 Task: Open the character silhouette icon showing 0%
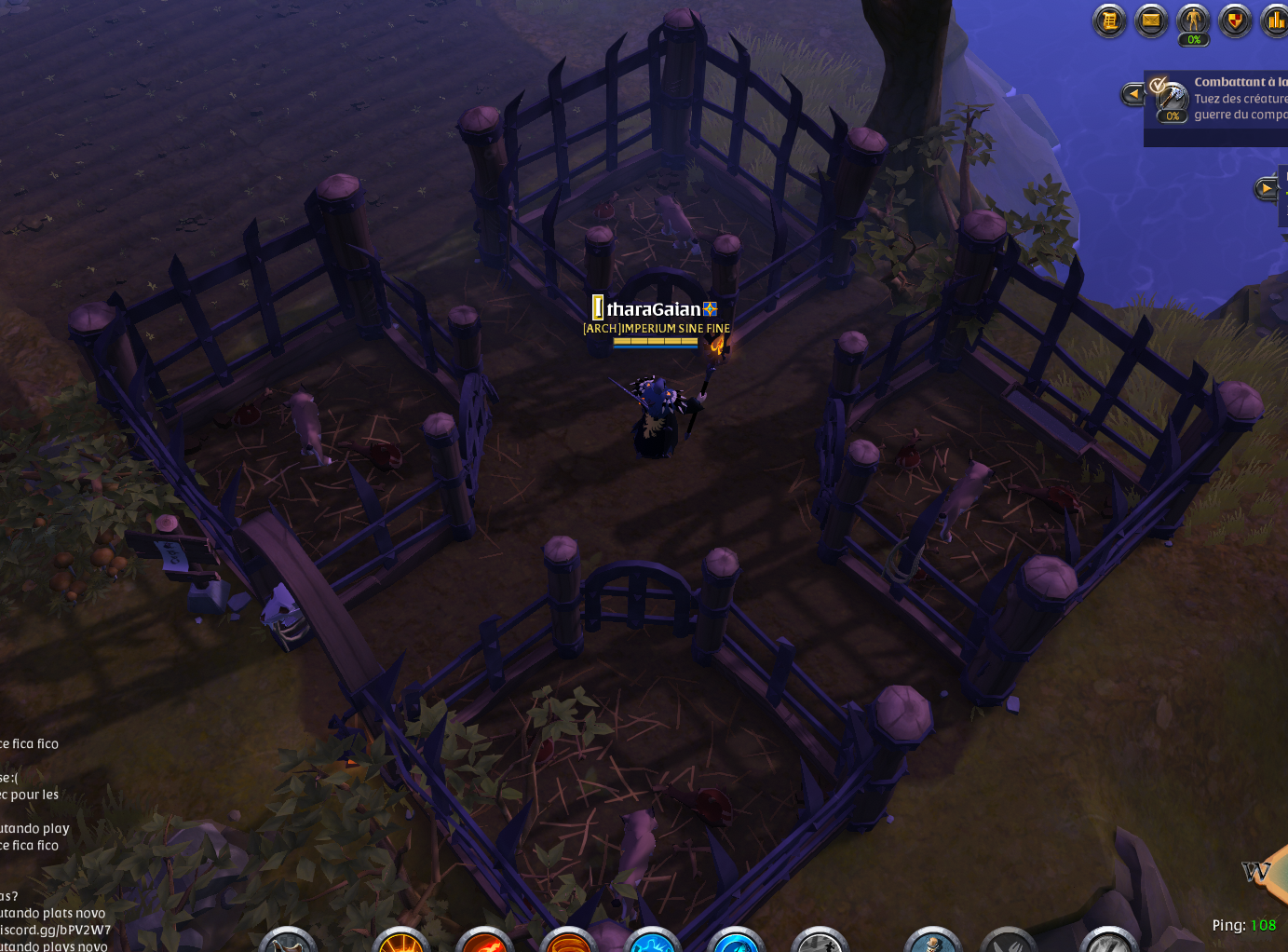[1193, 20]
